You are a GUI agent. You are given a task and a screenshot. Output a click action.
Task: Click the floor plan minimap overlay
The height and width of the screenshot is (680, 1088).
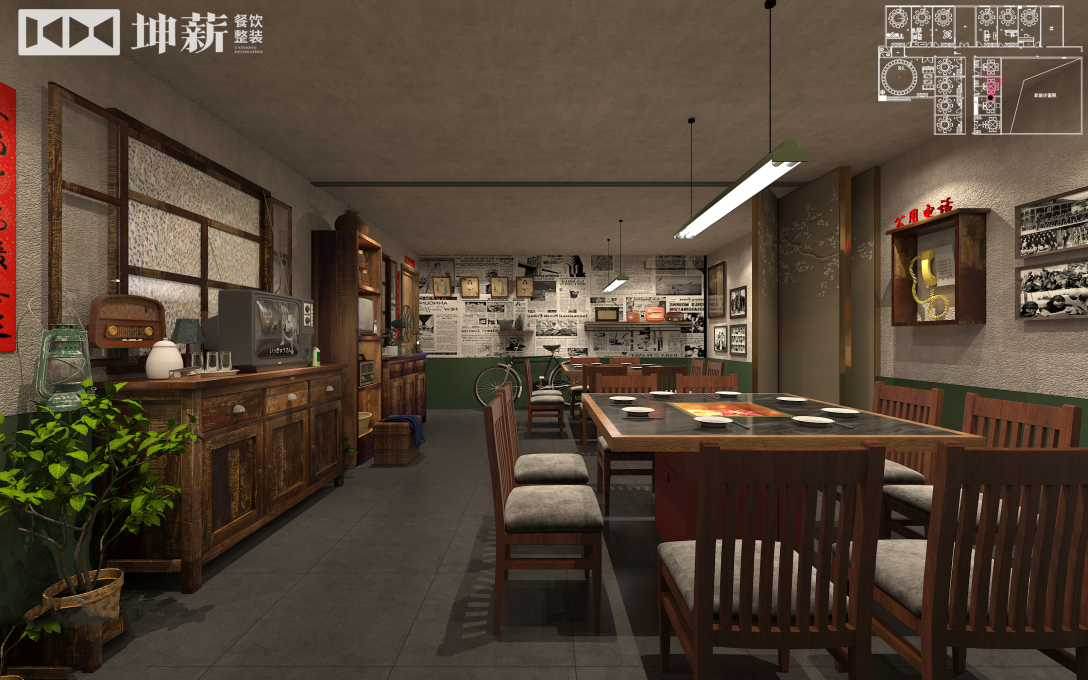click(x=981, y=70)
